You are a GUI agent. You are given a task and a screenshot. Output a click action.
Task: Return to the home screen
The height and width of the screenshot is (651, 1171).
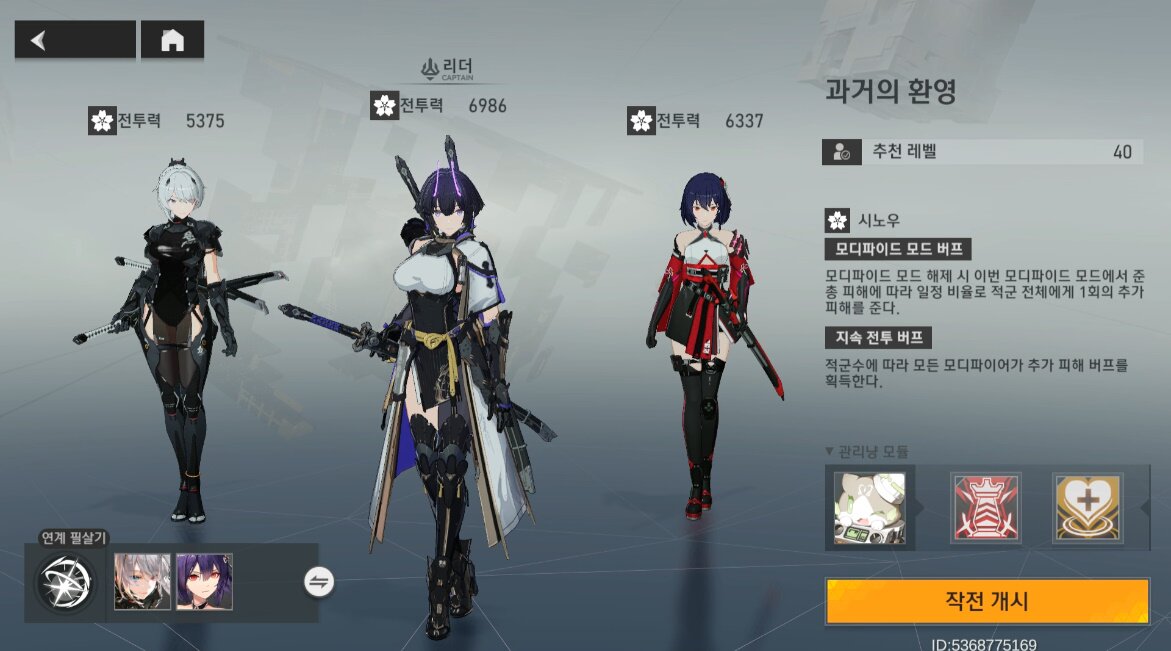(x=172, y=40)
